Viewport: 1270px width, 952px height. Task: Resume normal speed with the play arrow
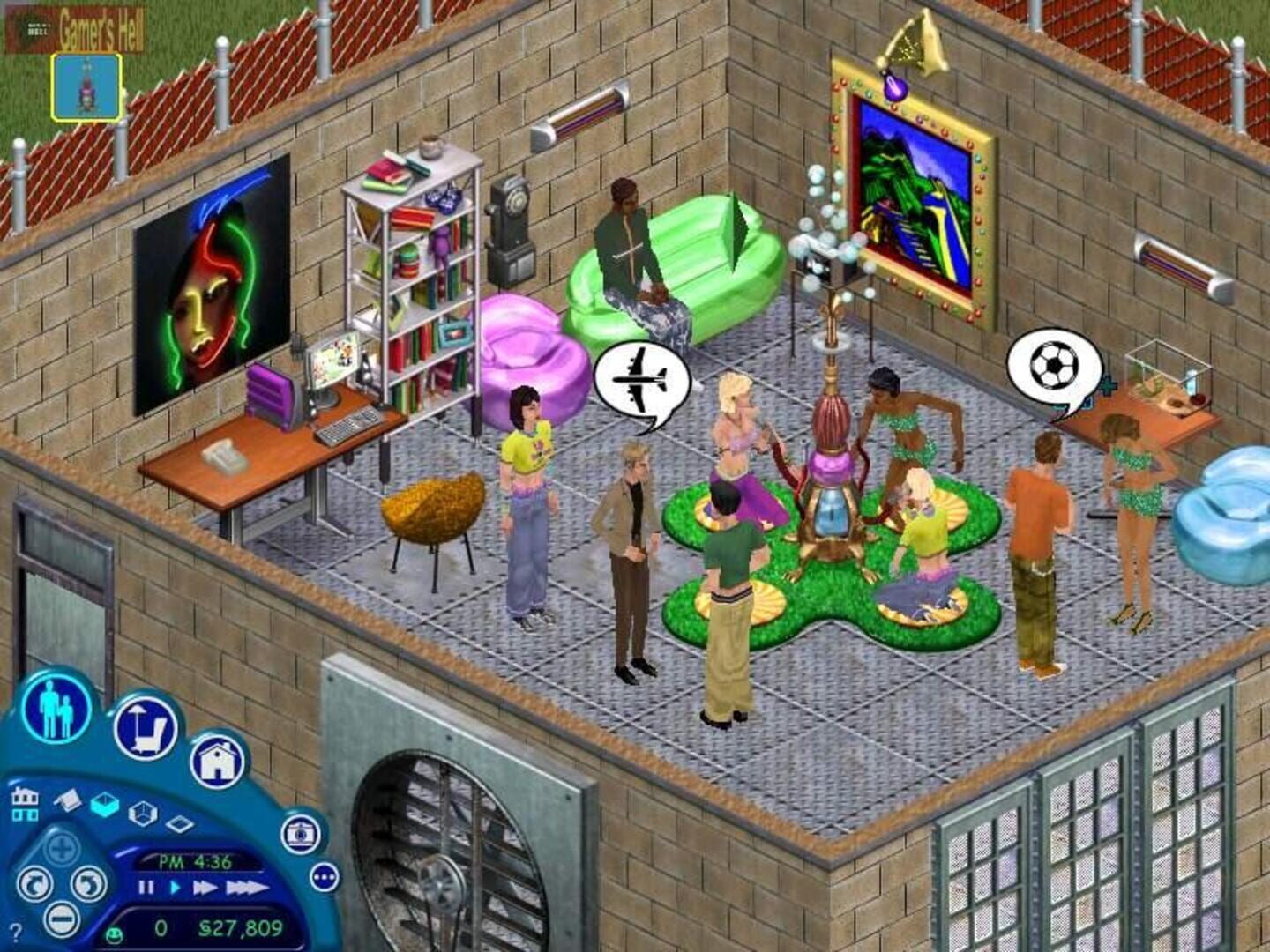[176, 889]
